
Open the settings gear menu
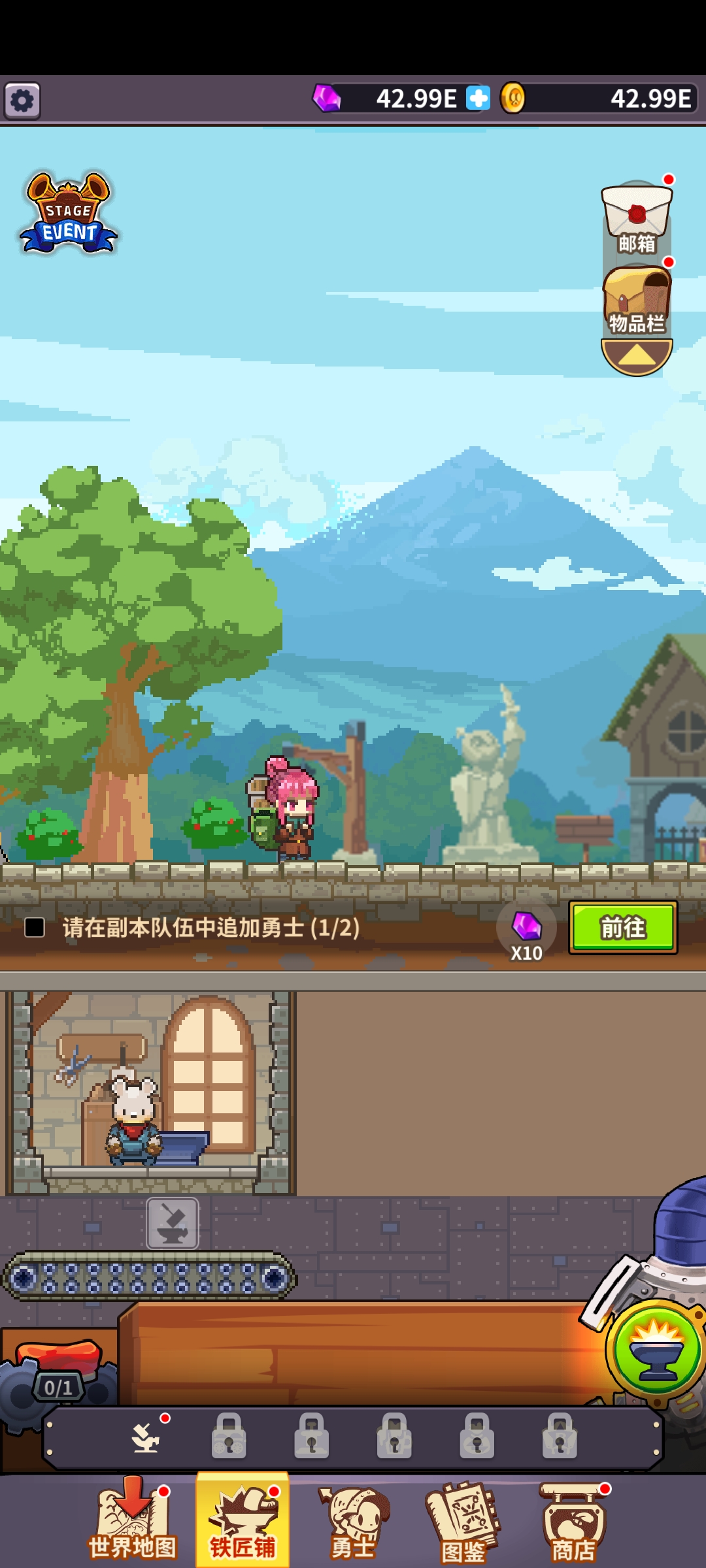[23, 101]
